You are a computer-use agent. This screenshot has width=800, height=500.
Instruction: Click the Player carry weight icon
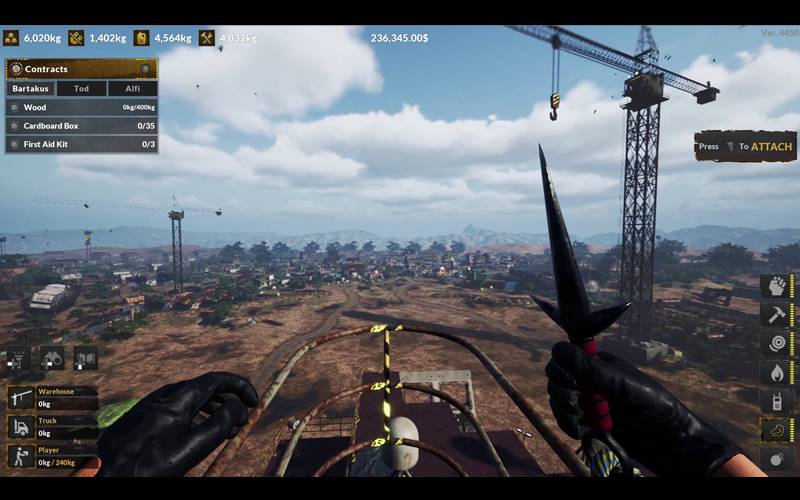(21, 456)
